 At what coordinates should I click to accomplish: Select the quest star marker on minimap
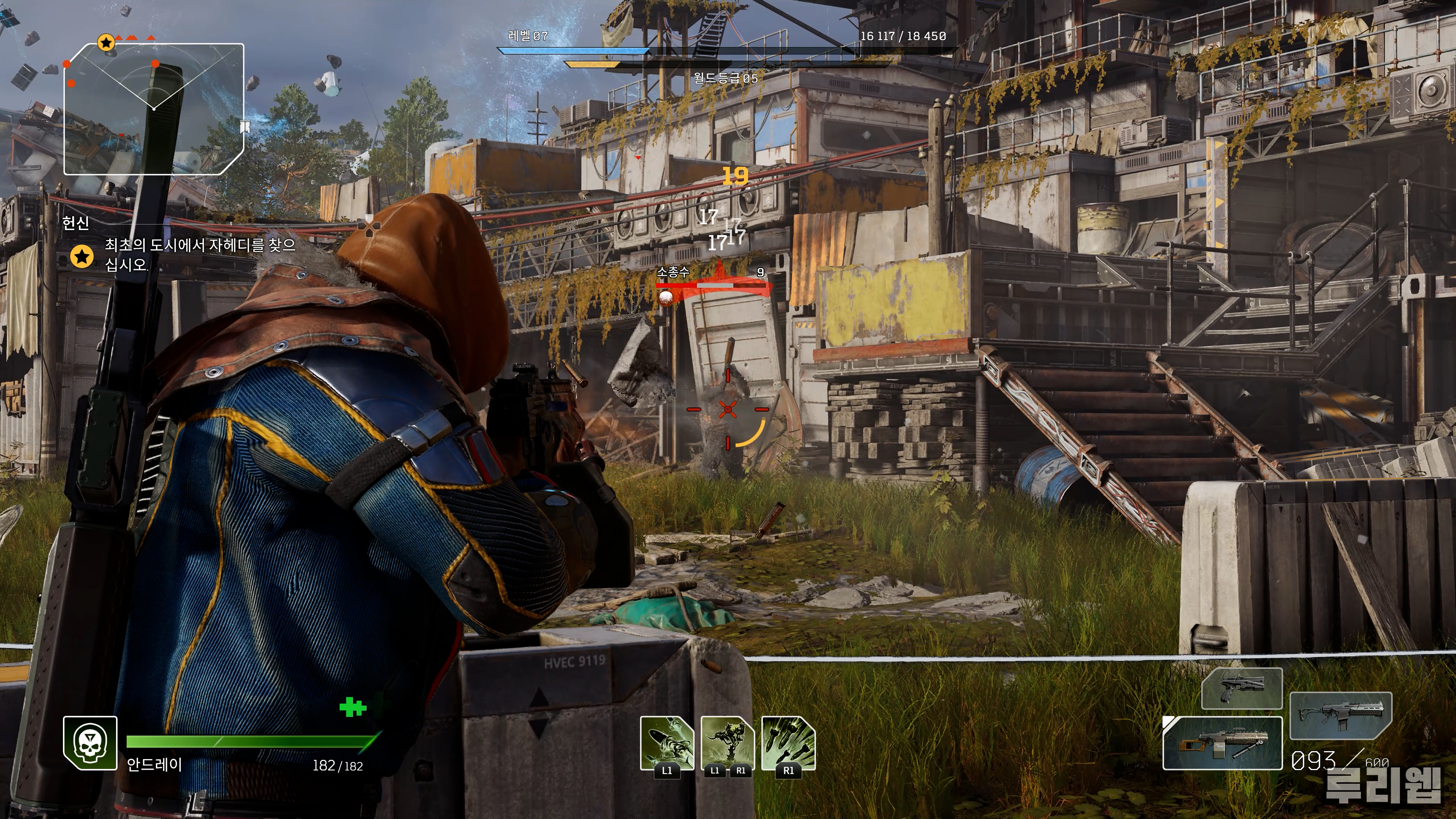coord(106,42)
